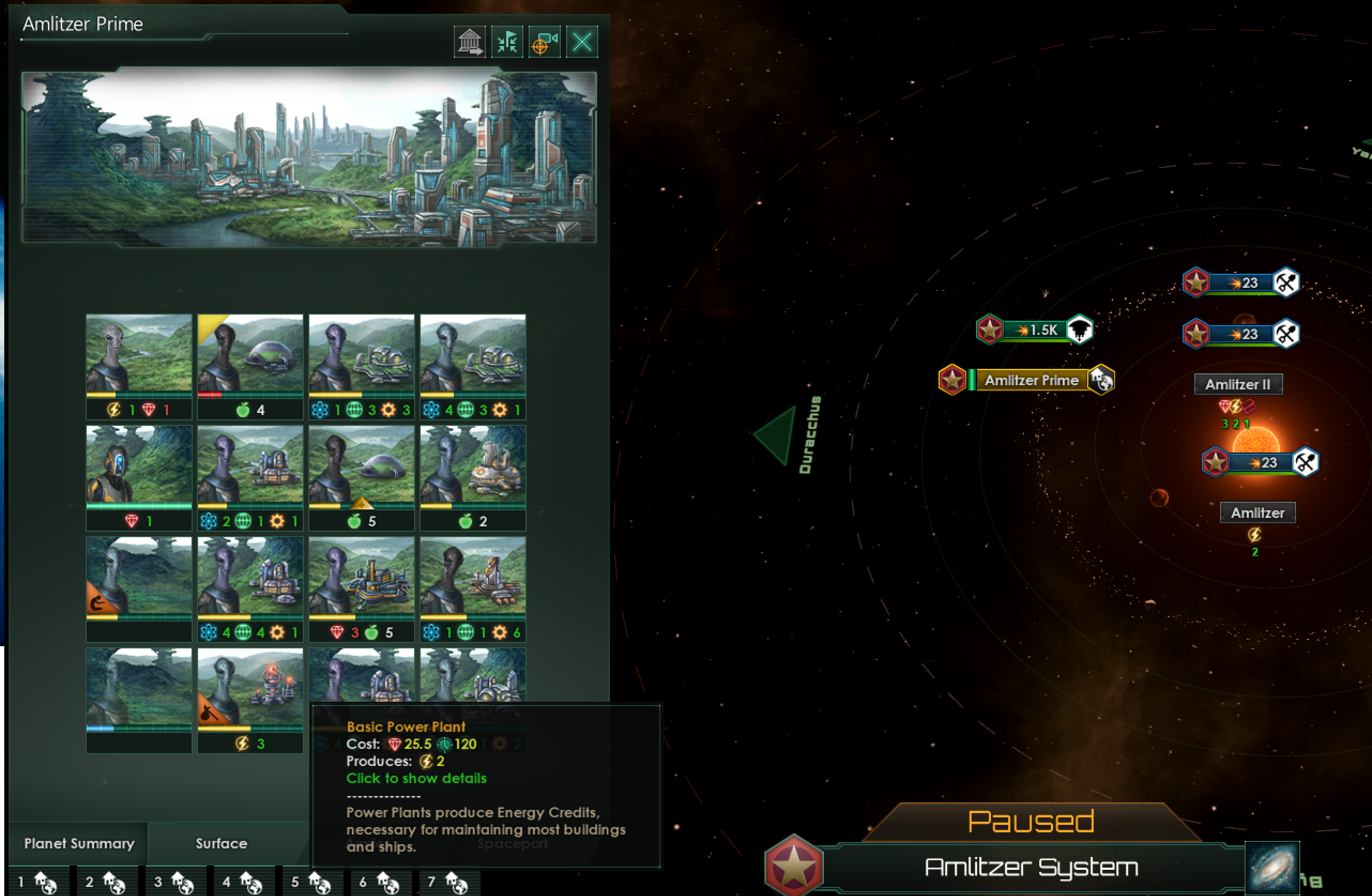Open the Surface tab

point(222,843)
